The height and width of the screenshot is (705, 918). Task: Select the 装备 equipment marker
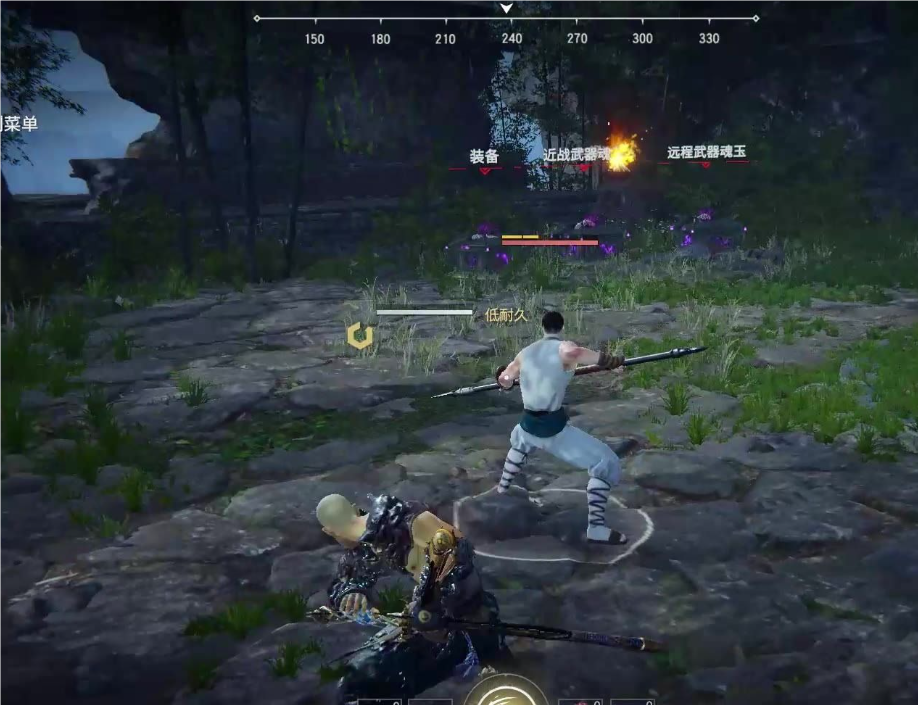coord(484,156)
